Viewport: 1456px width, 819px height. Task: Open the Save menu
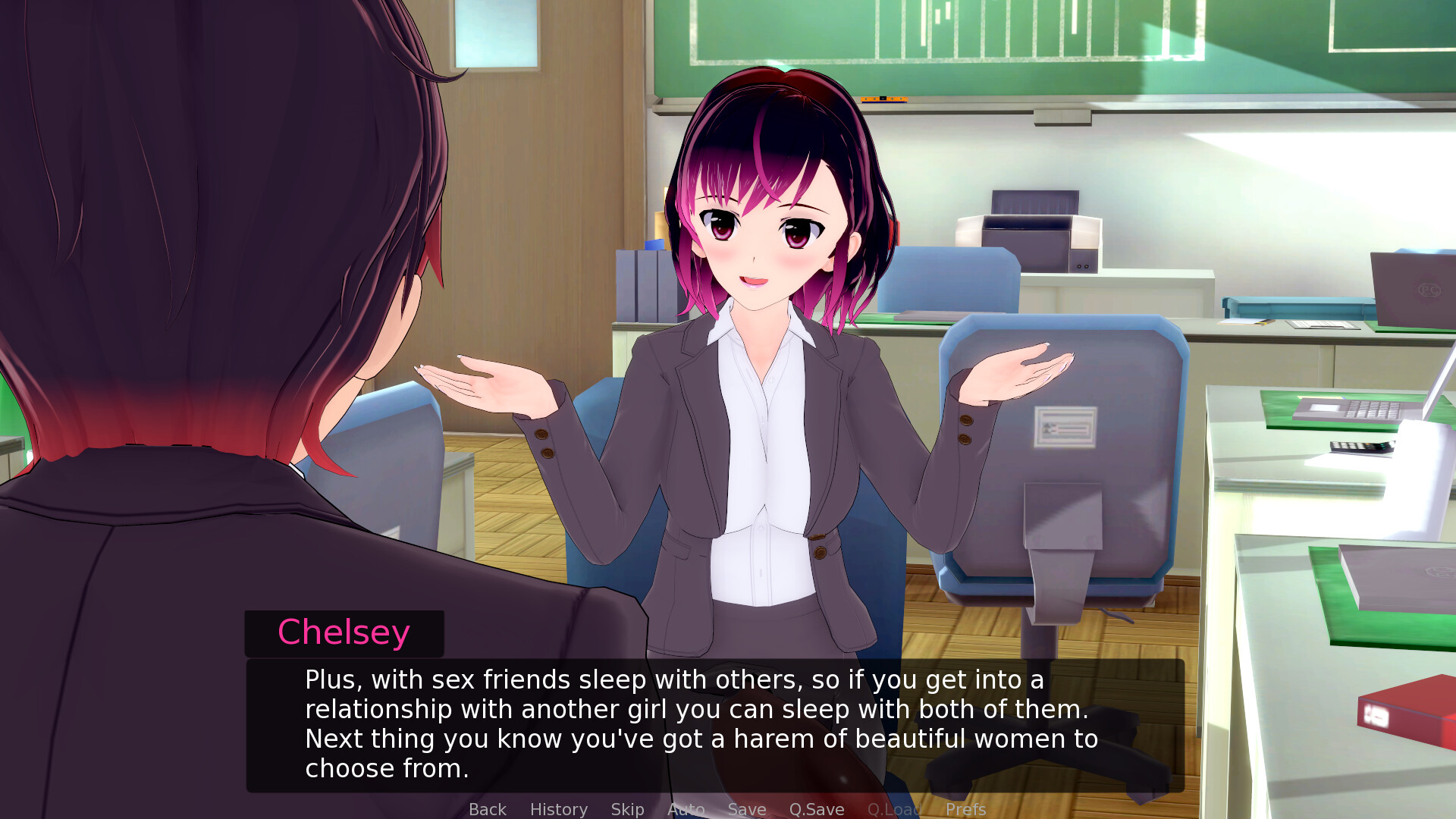[x=746, y=809]
